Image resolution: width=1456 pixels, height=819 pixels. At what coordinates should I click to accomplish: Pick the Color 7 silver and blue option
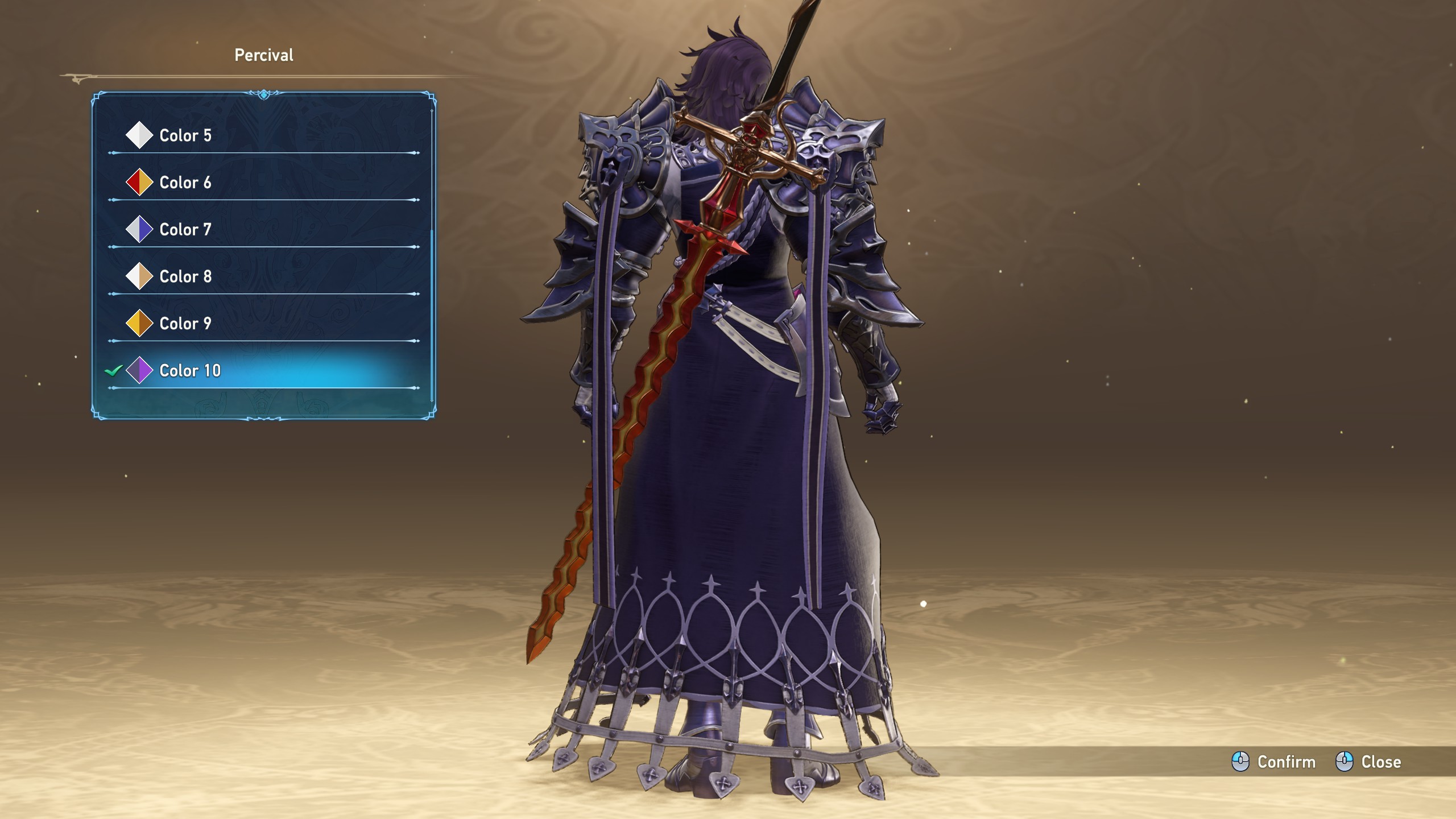click(185, 230)
